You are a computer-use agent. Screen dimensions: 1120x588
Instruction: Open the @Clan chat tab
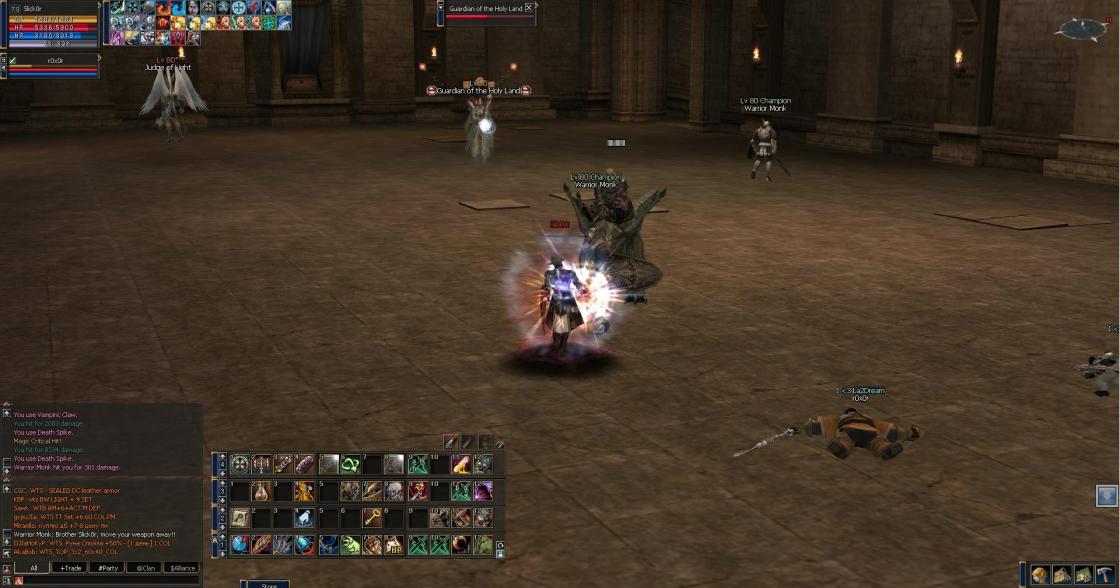point(146,567)
